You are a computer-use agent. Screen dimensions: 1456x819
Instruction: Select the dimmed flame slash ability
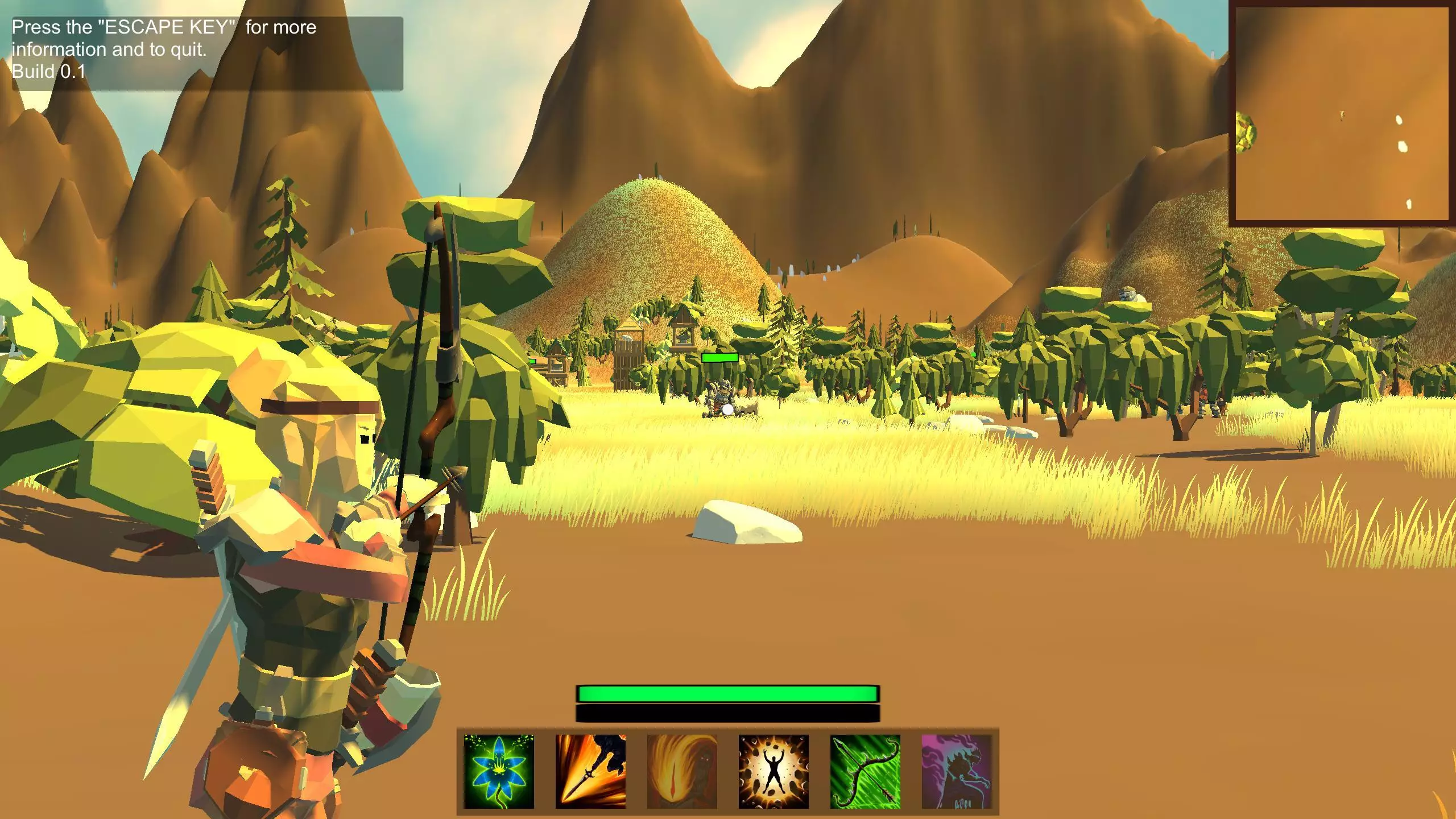click(682, 771)
